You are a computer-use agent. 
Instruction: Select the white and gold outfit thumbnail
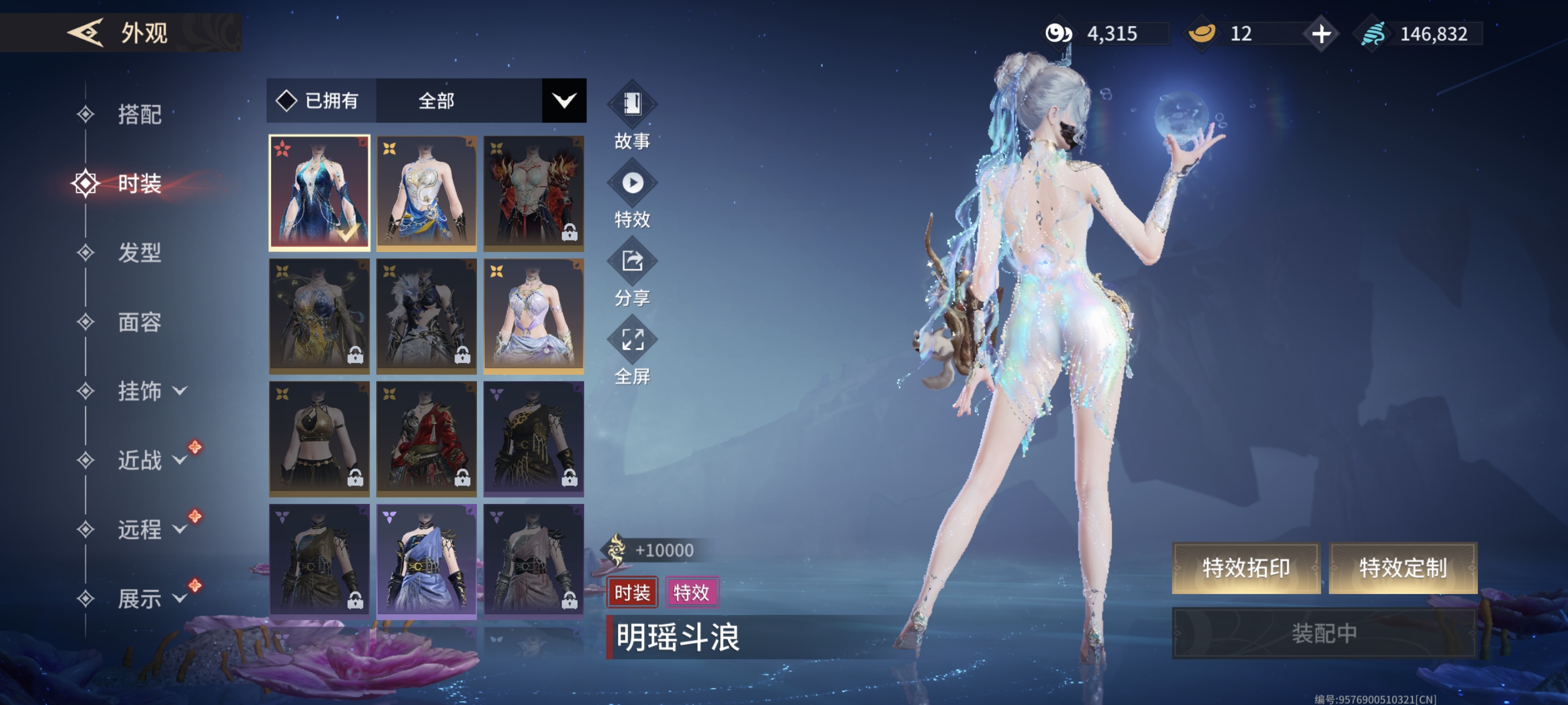click(x=426, y=193)
